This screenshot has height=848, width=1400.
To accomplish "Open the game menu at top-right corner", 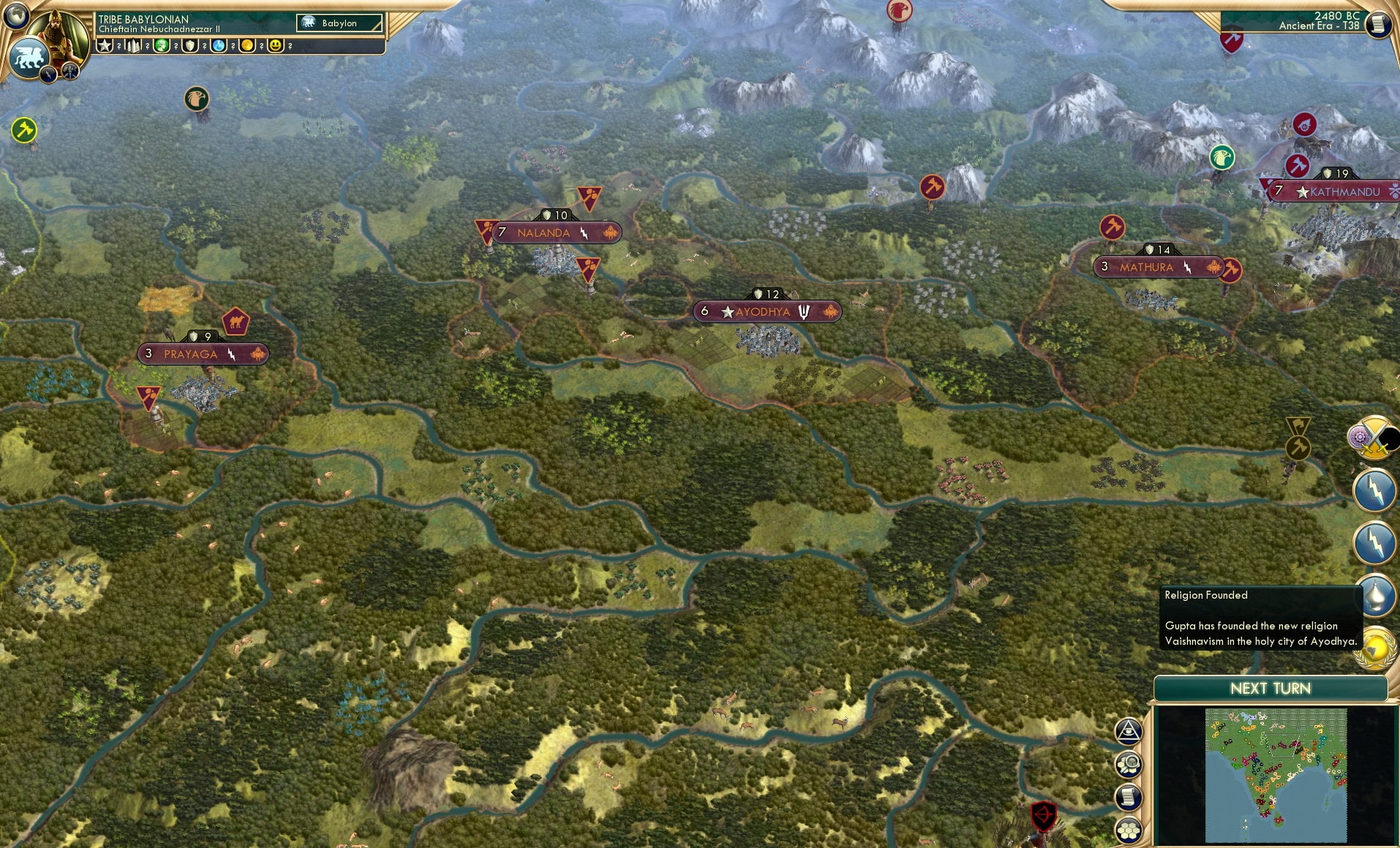I will click(x=1380, y=24).
